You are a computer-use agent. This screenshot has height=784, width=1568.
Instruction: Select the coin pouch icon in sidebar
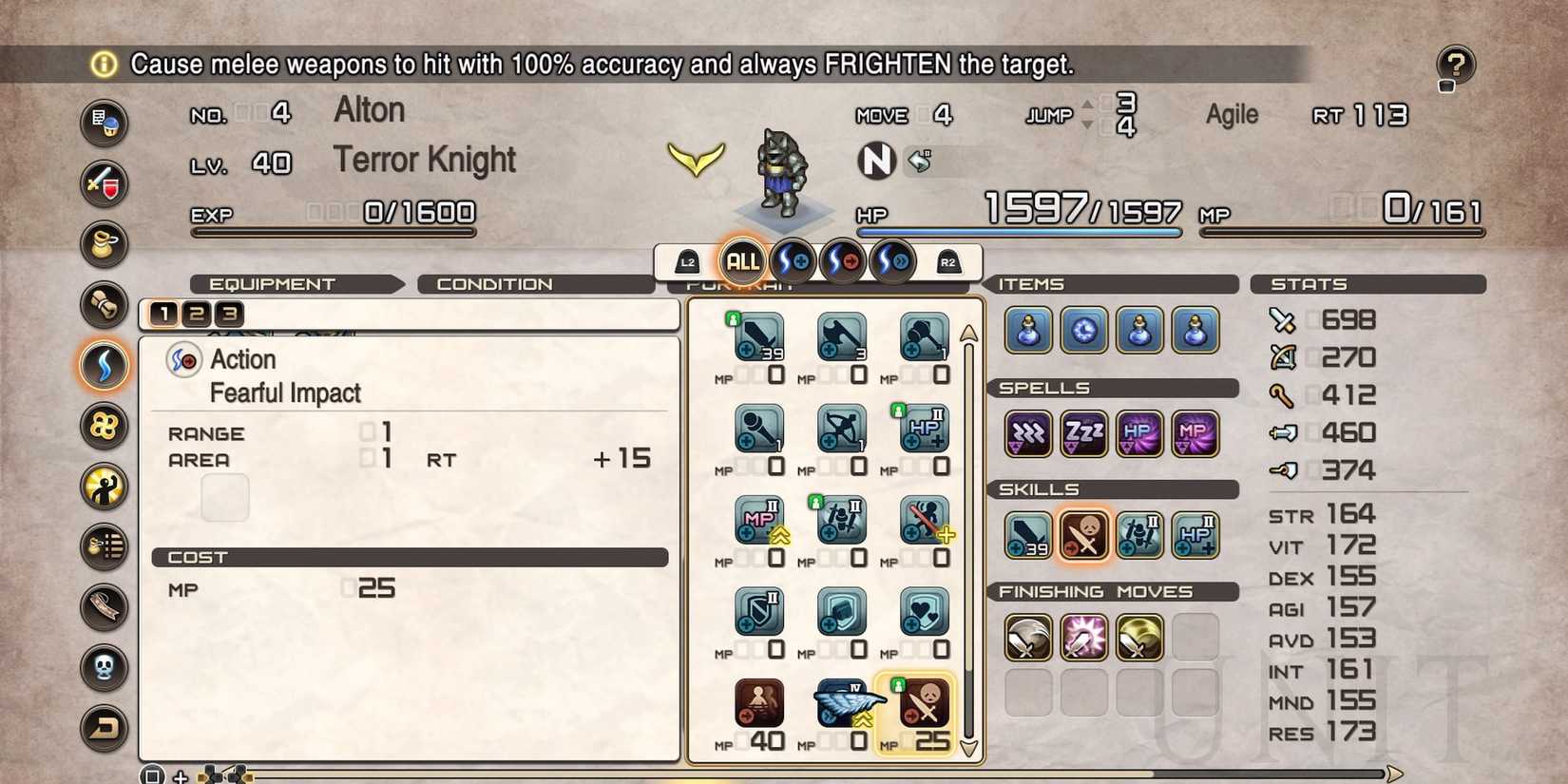(105, 244)
